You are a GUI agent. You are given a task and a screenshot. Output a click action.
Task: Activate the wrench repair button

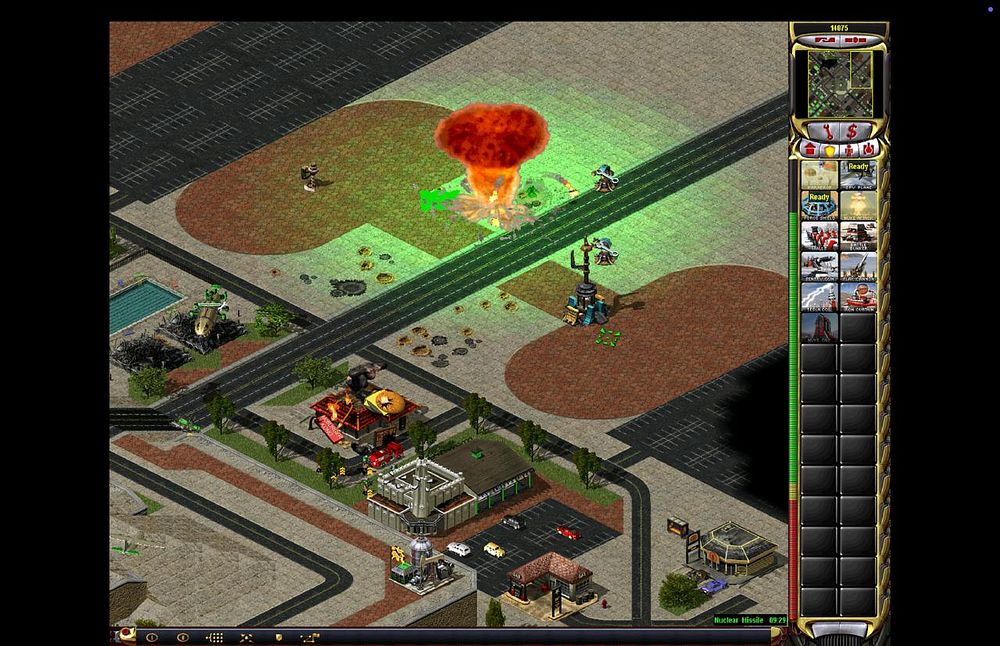[827, 131]
